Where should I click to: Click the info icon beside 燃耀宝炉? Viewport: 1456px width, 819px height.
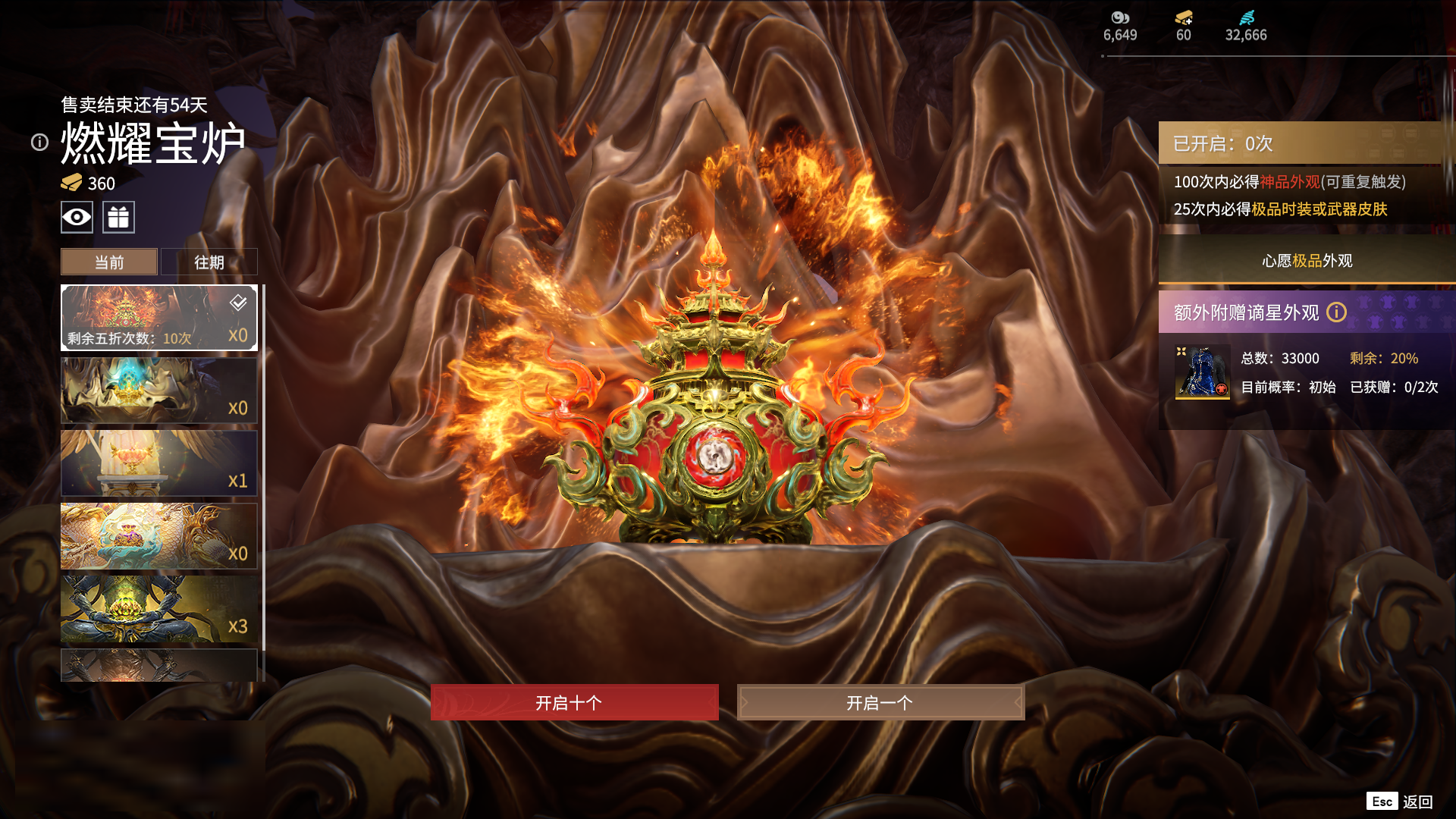point(39,143)
